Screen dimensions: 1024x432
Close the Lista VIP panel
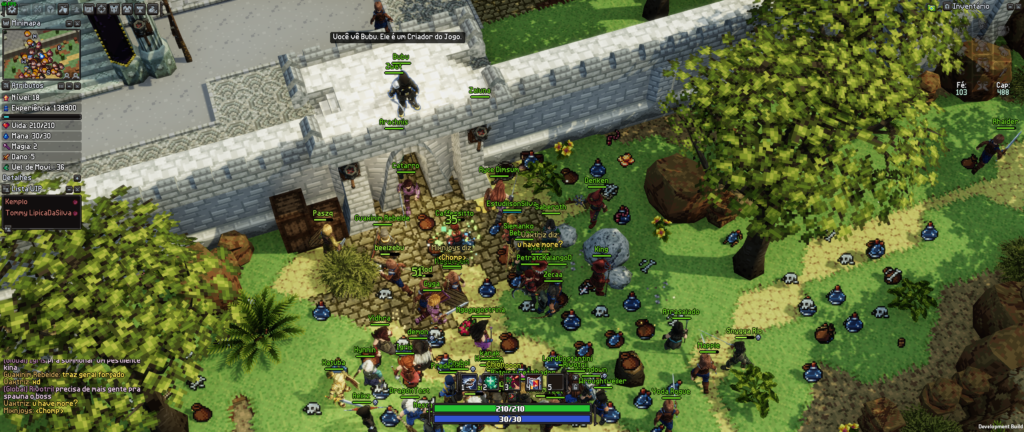click(x=76, y=188)
